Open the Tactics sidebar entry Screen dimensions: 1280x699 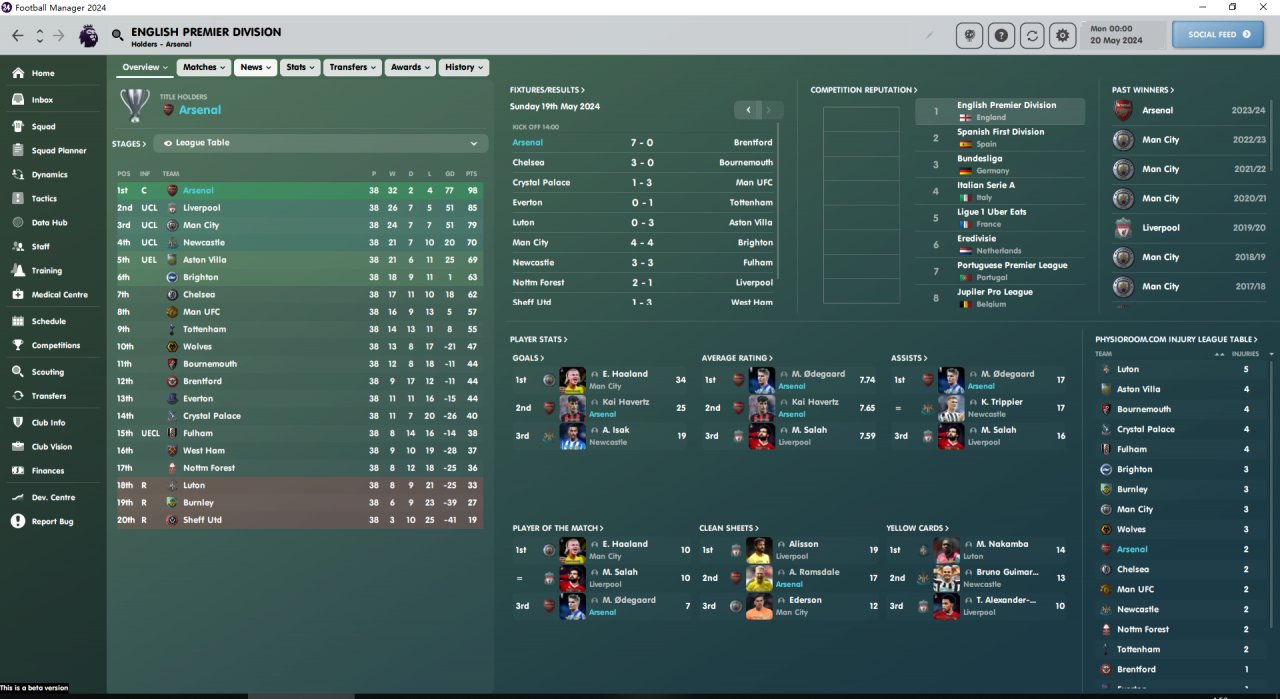[44, 199]
